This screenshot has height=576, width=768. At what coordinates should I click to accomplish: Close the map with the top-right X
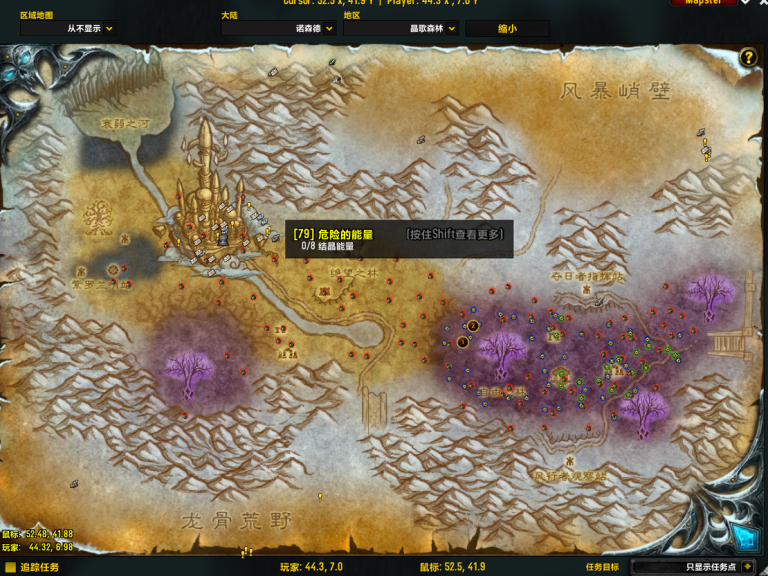tap(761, 3)
